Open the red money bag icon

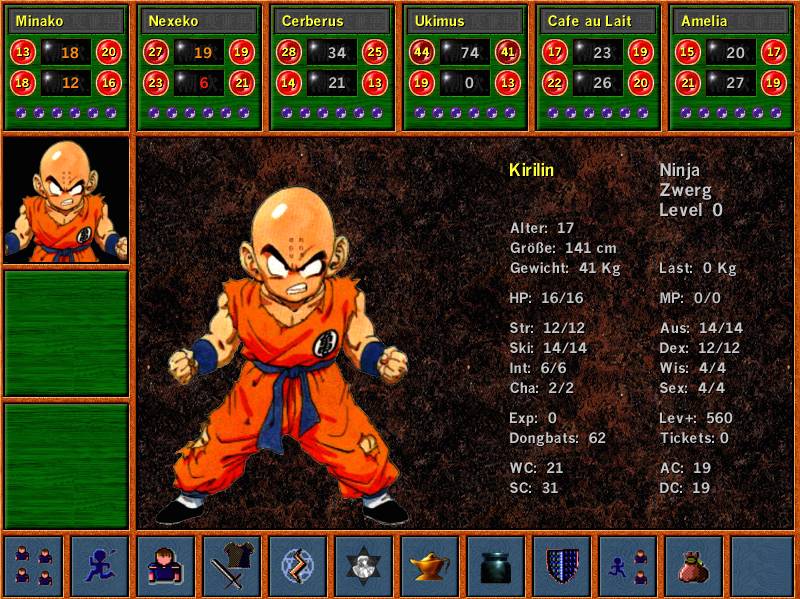[x=694, y=566]
